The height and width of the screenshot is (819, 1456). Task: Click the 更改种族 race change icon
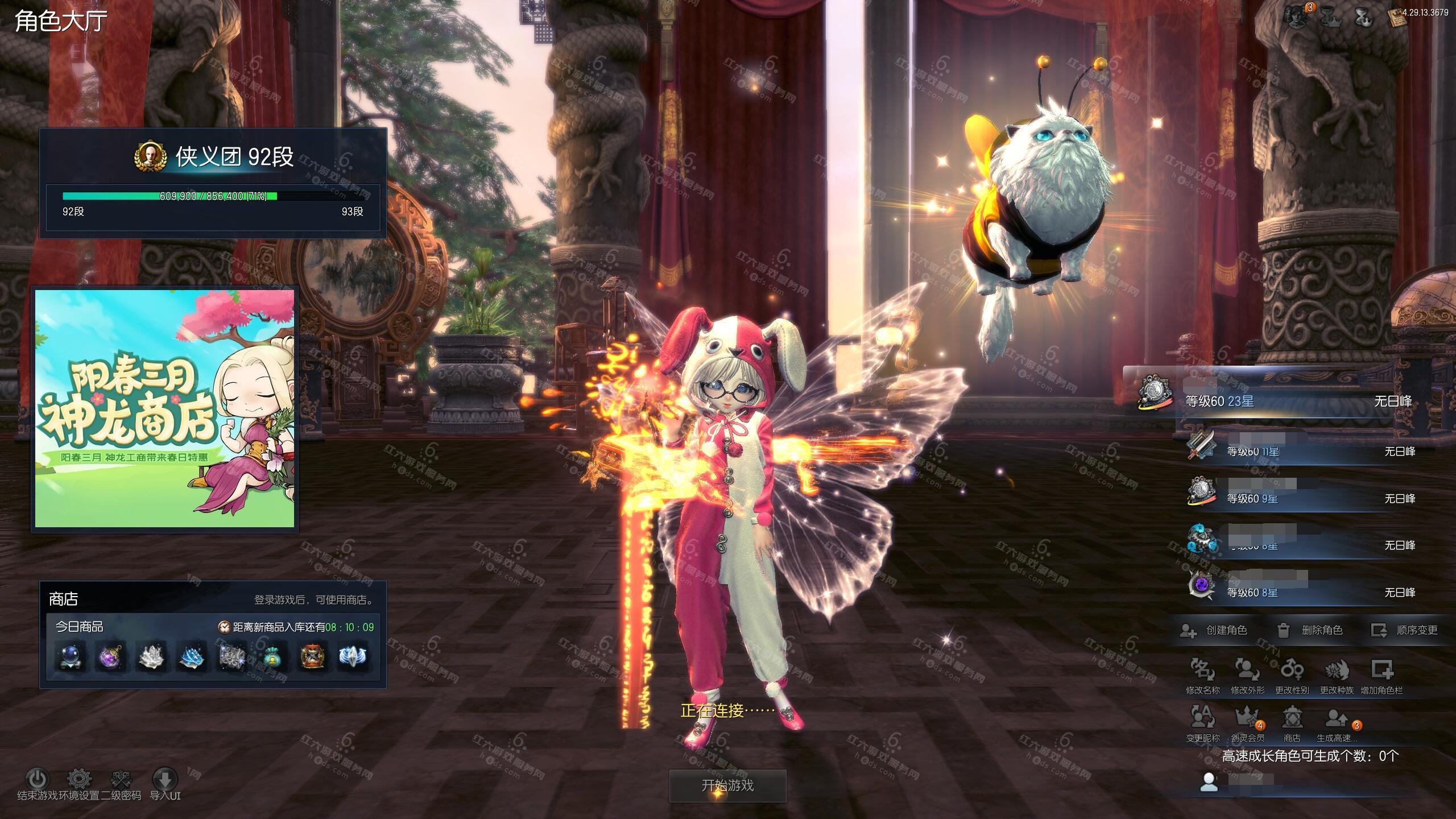tap(1337, 670)
